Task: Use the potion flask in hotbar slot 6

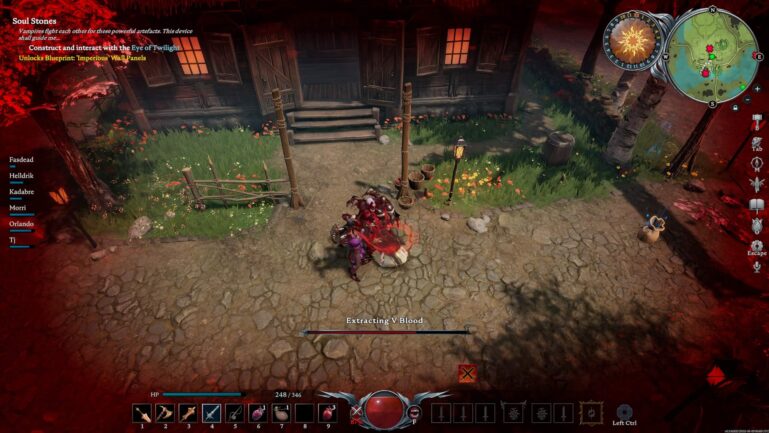Action: click(x=258, y=412)
